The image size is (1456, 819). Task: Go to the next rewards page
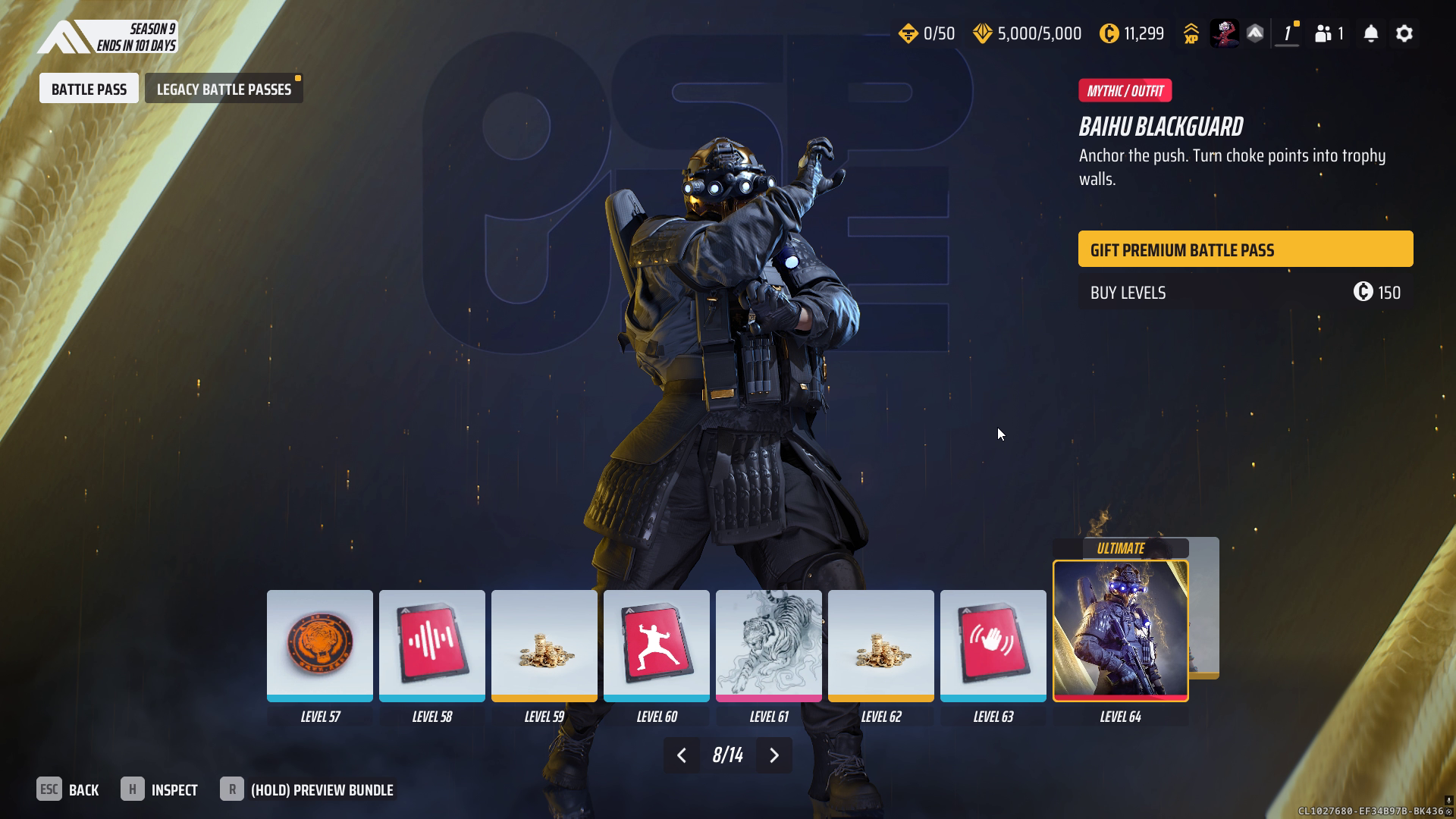(x=774, y=755)
